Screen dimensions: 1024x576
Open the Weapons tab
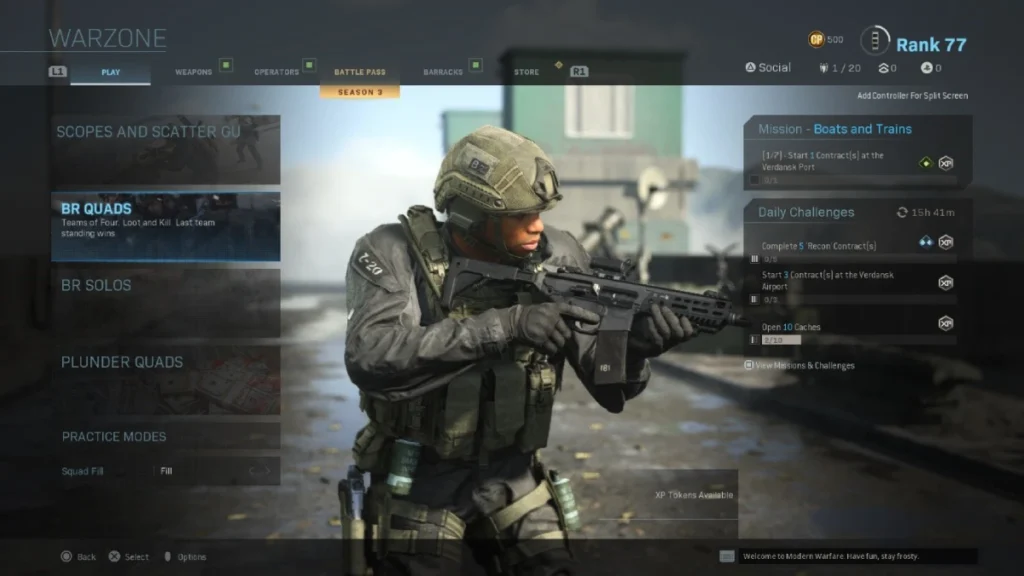[x=193, y=72]
